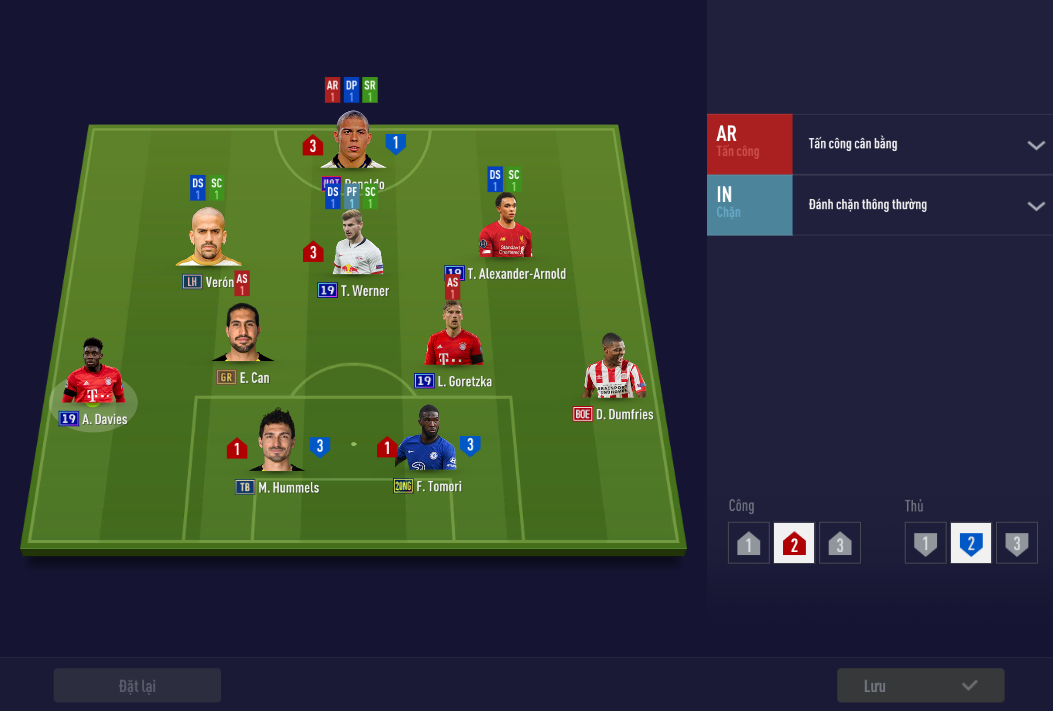Click L. Goretzka's player portrait

(453, 338)
